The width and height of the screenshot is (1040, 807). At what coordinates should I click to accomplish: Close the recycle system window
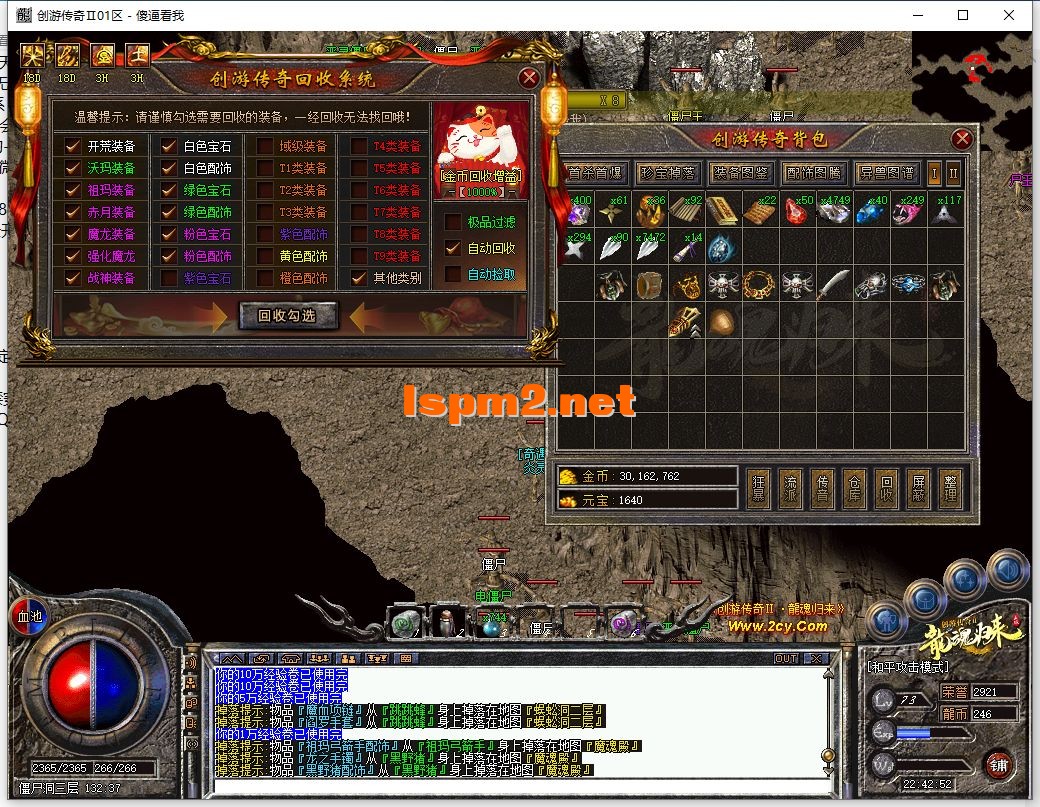tap(529, 78)
